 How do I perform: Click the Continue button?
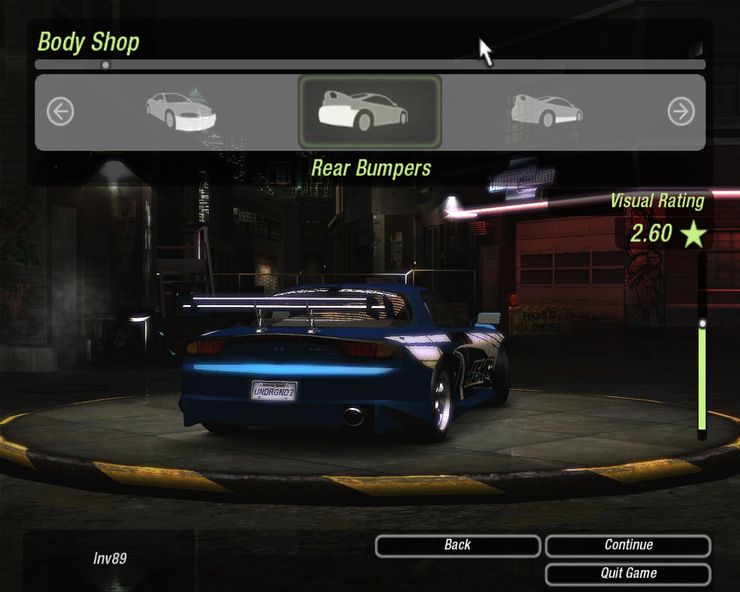pos(628,546)
